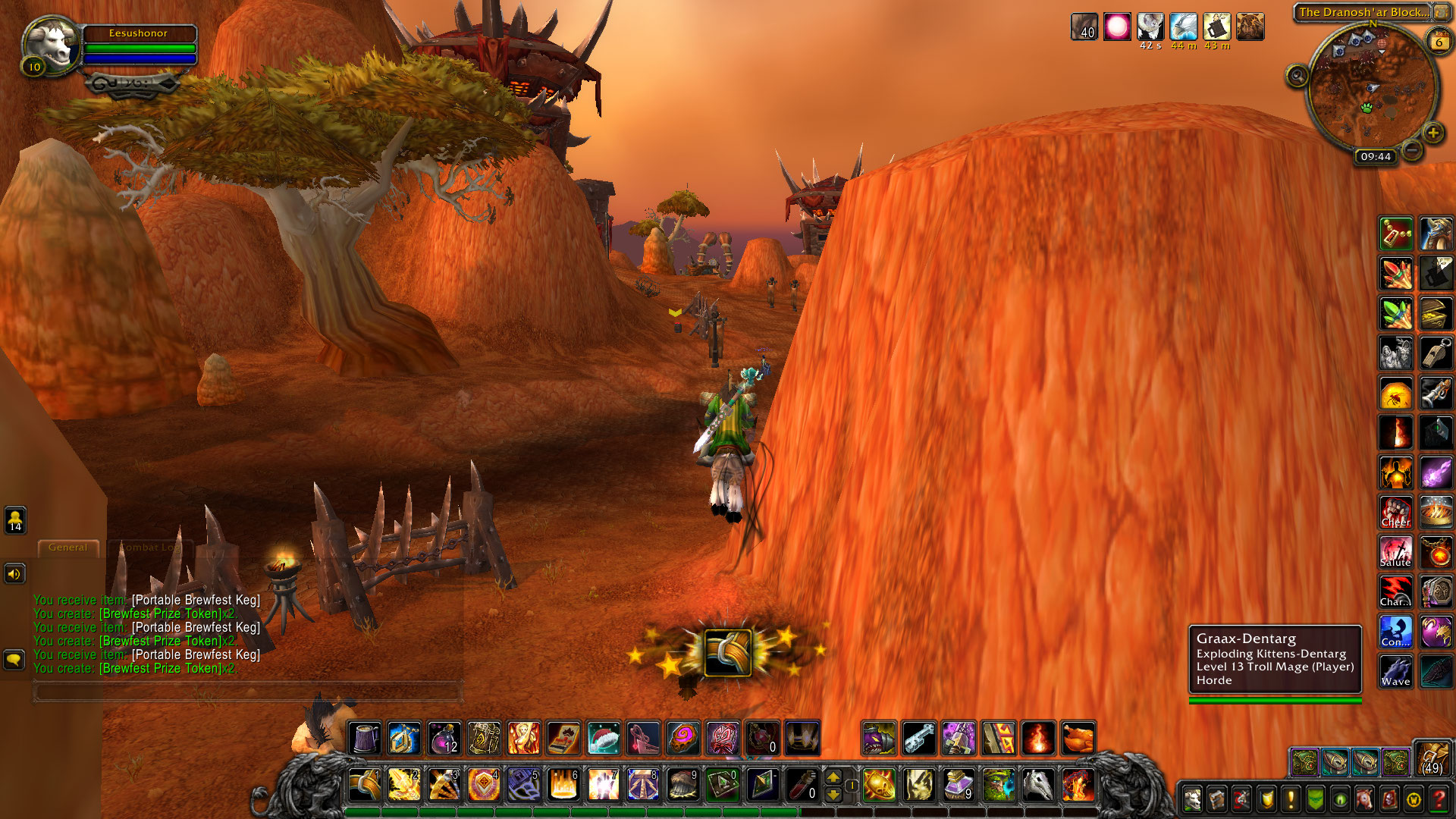Open the chat speech bubble menu
This screenshot has height=819, width=1456.
(14, 660)
